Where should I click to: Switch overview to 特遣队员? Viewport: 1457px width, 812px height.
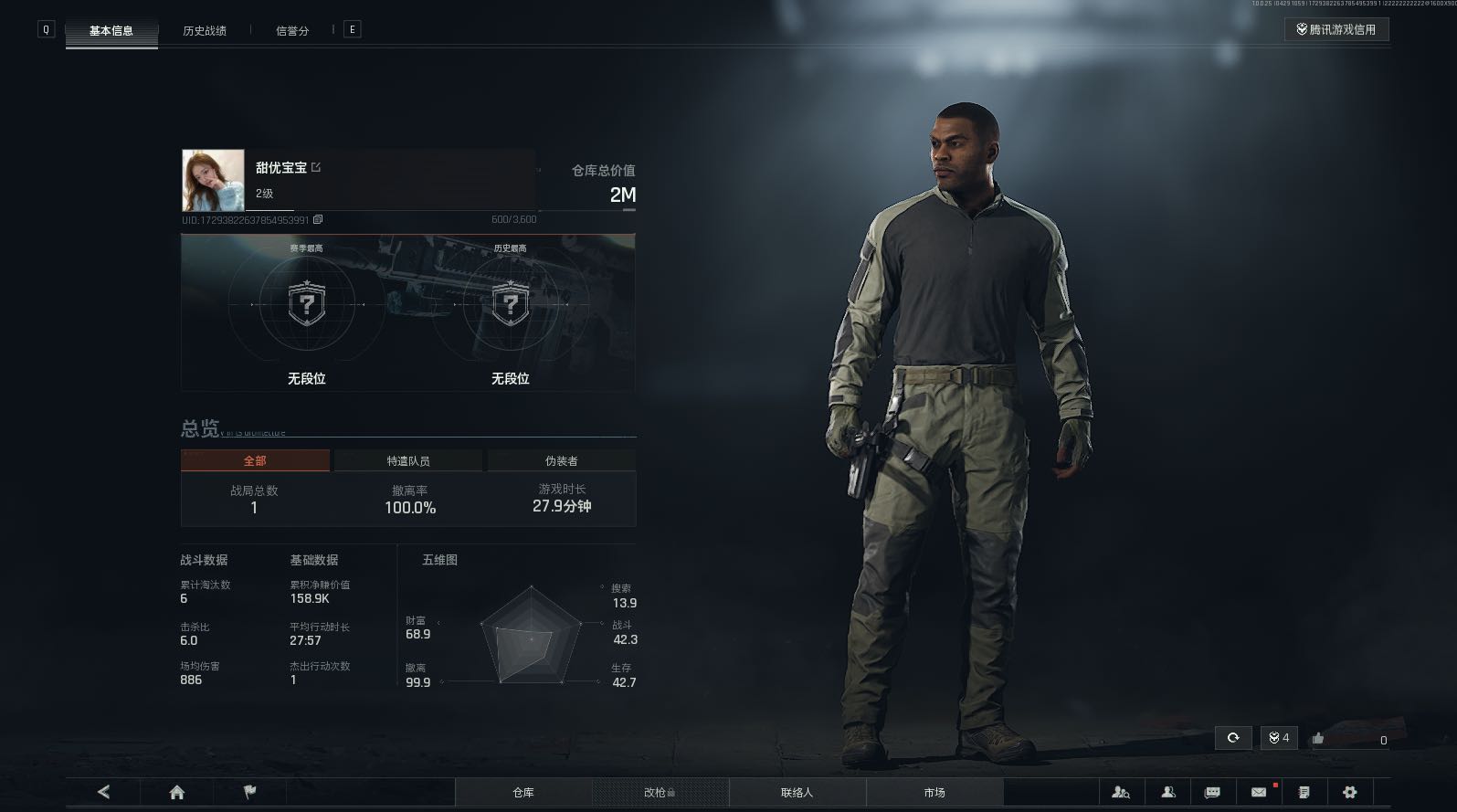click(407, 460)
